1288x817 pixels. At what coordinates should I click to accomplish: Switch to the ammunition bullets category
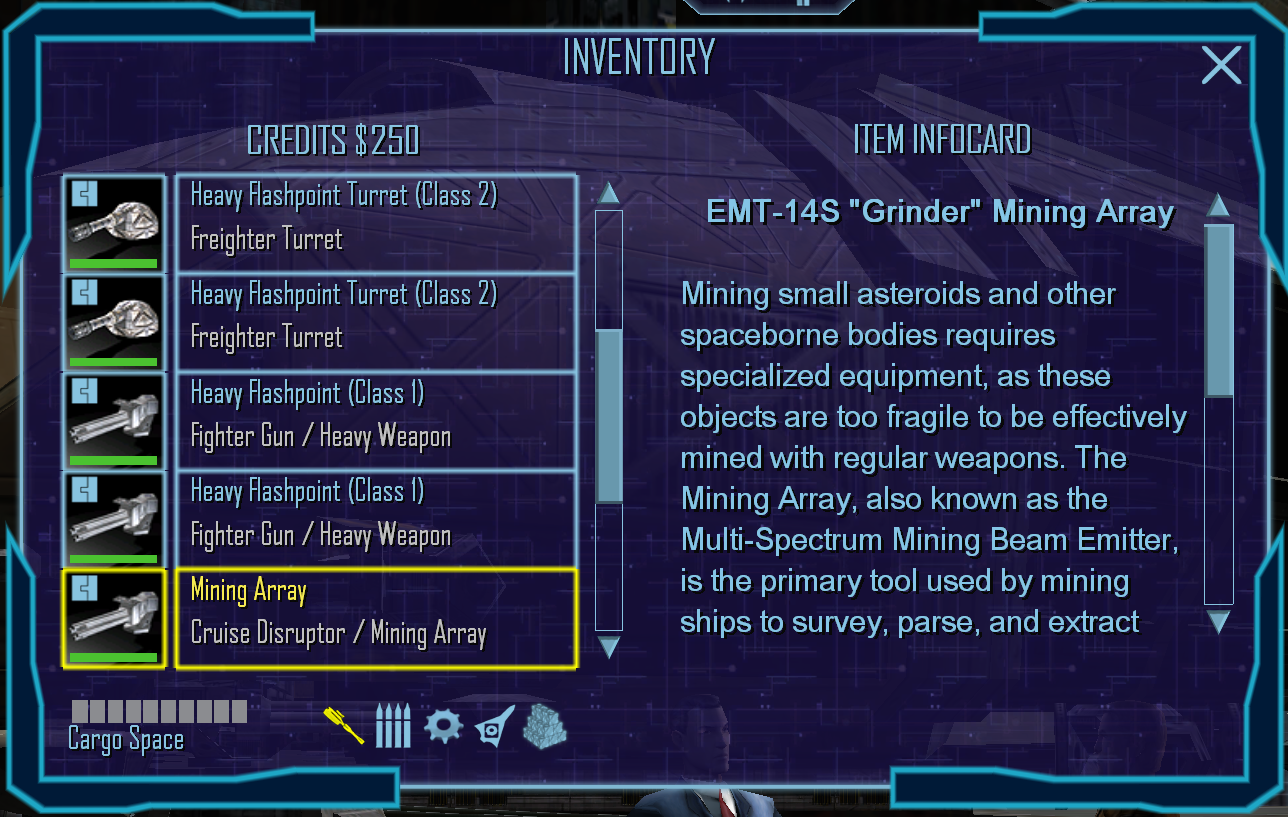click(393, 726)
